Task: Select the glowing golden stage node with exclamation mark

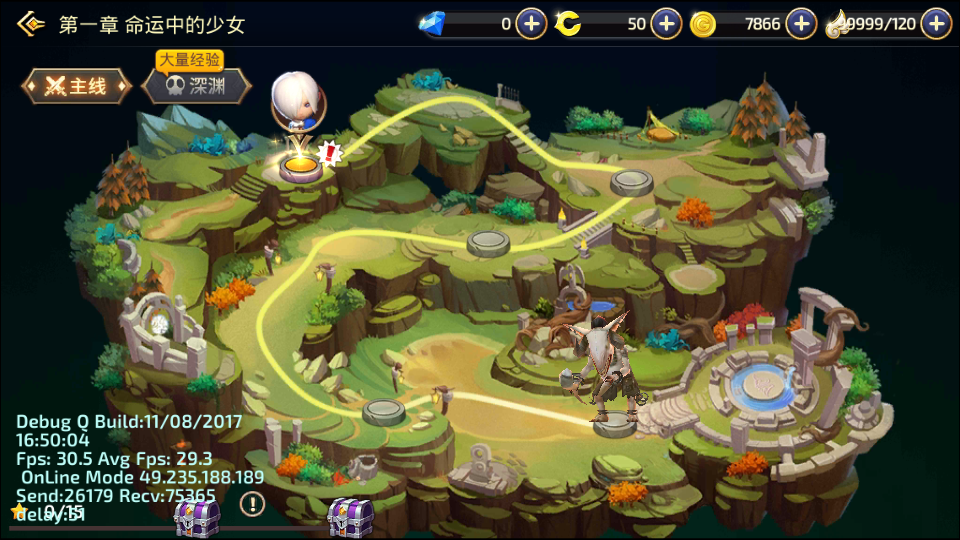Action: click(x=298, y=165)
